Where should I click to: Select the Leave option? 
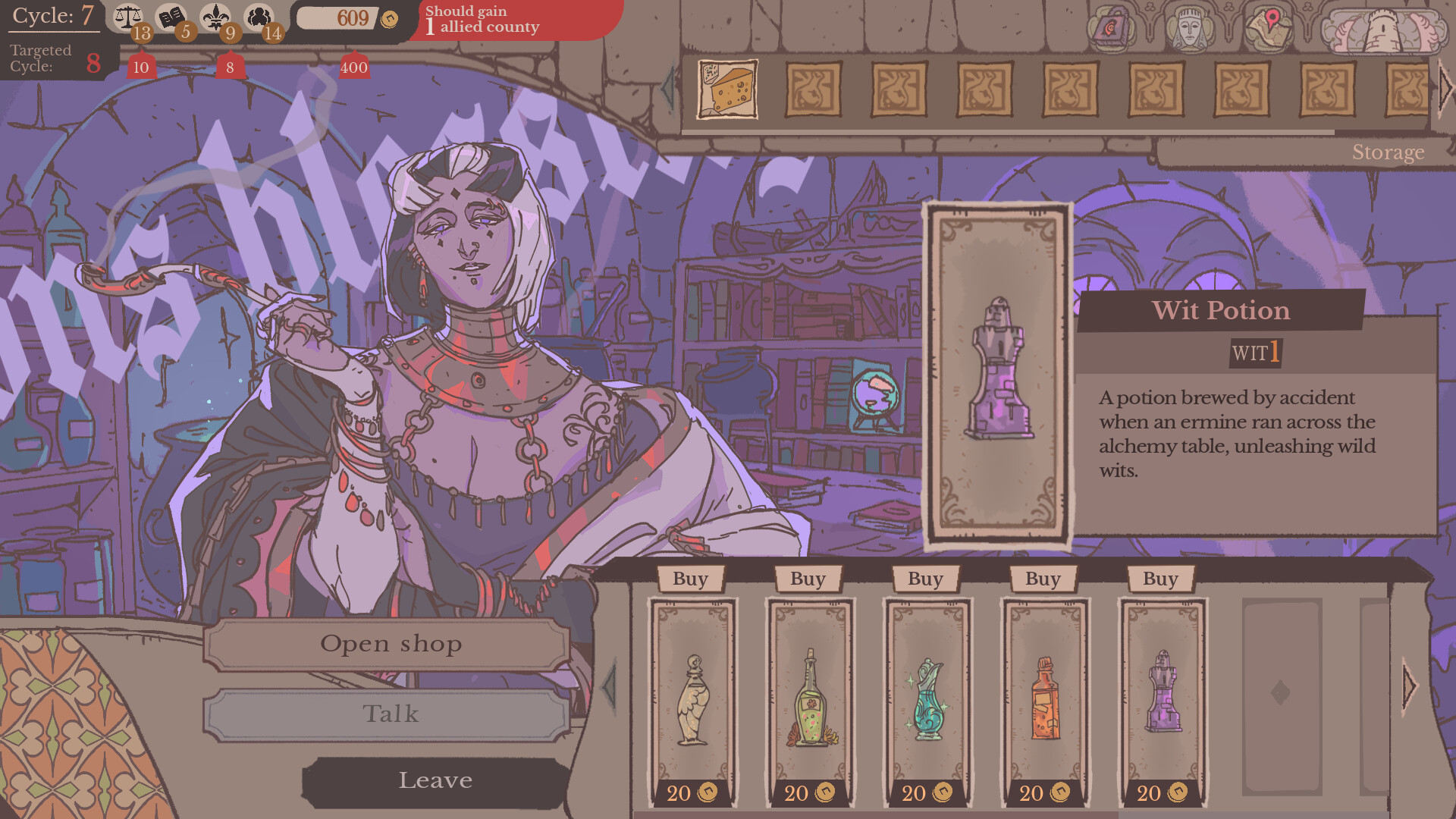436,780
